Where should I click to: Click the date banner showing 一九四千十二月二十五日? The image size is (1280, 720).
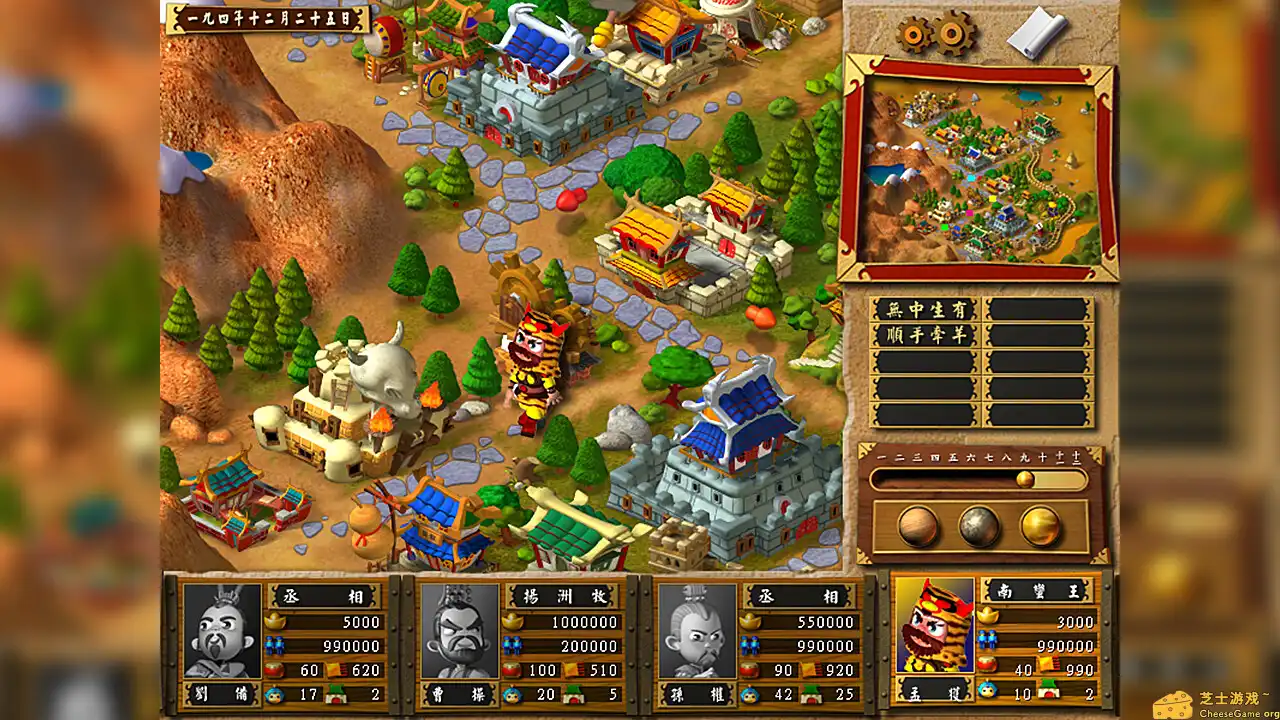[x=270, y=16]
